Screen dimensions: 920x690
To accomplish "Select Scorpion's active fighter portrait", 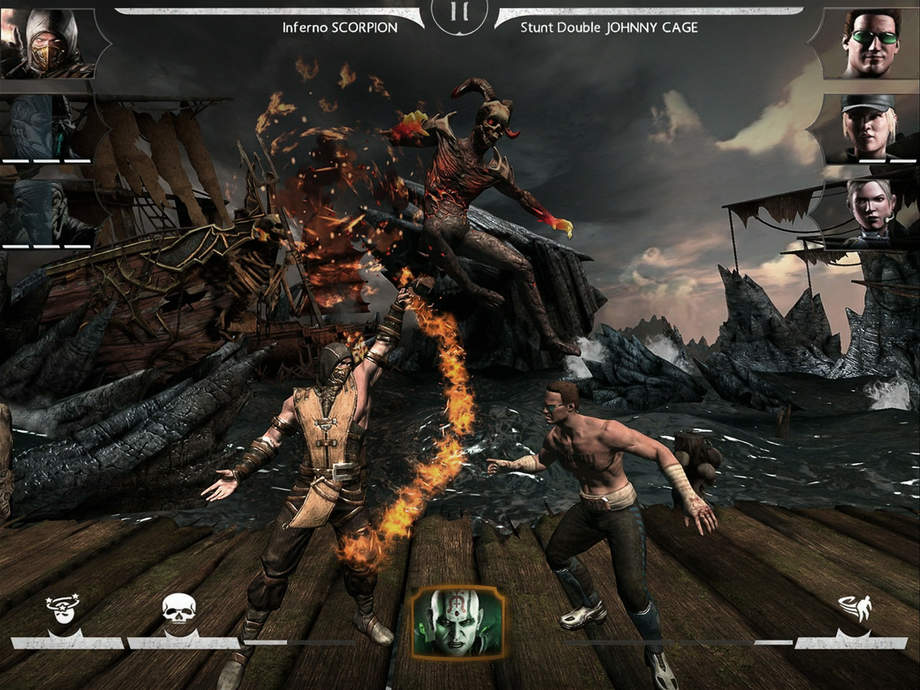I will [45, 42].
